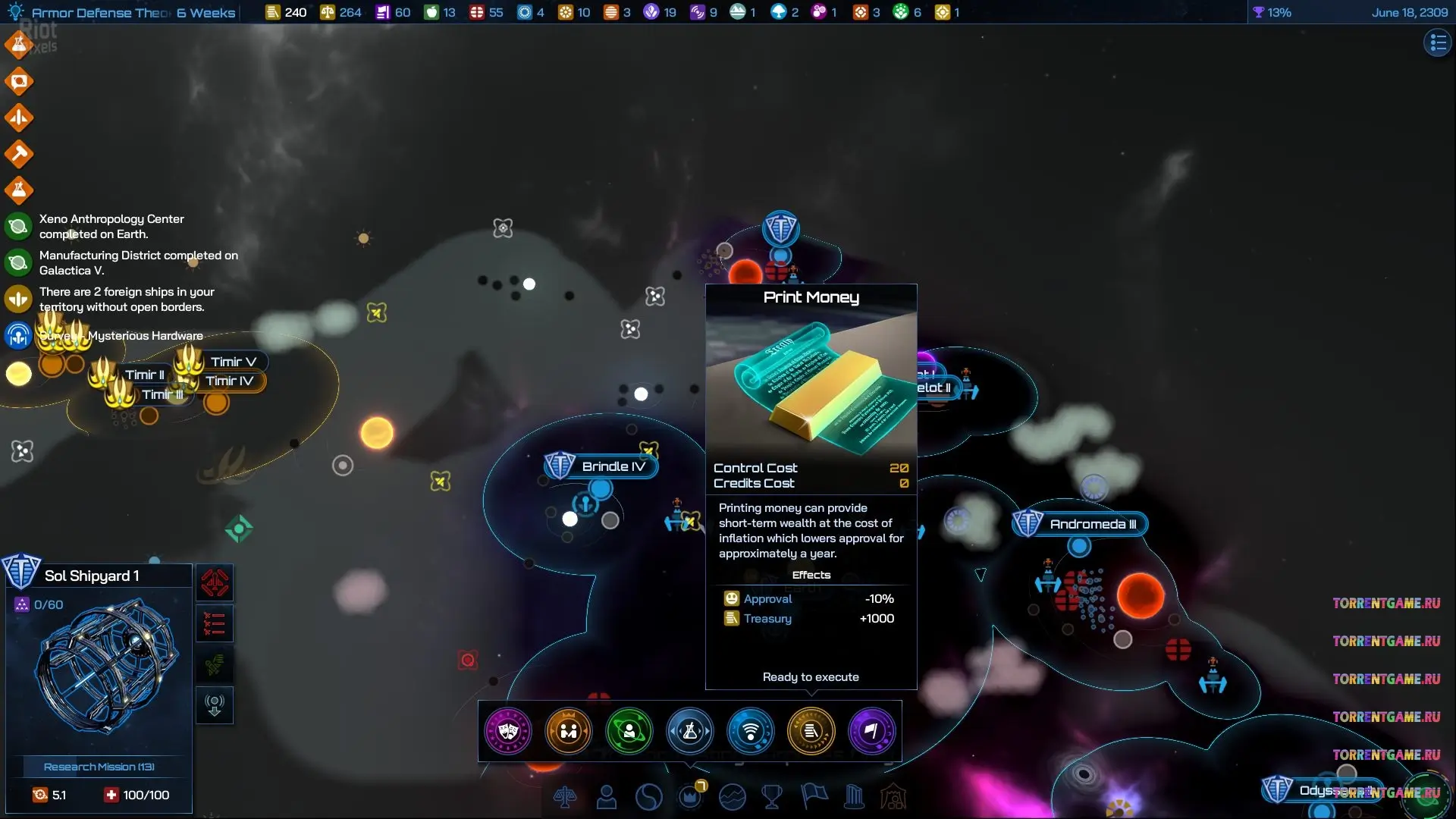This screenshot has height=819, width=1456.
Task: Open the Armor Defense Theory research indicator
Action: [121, 12]
